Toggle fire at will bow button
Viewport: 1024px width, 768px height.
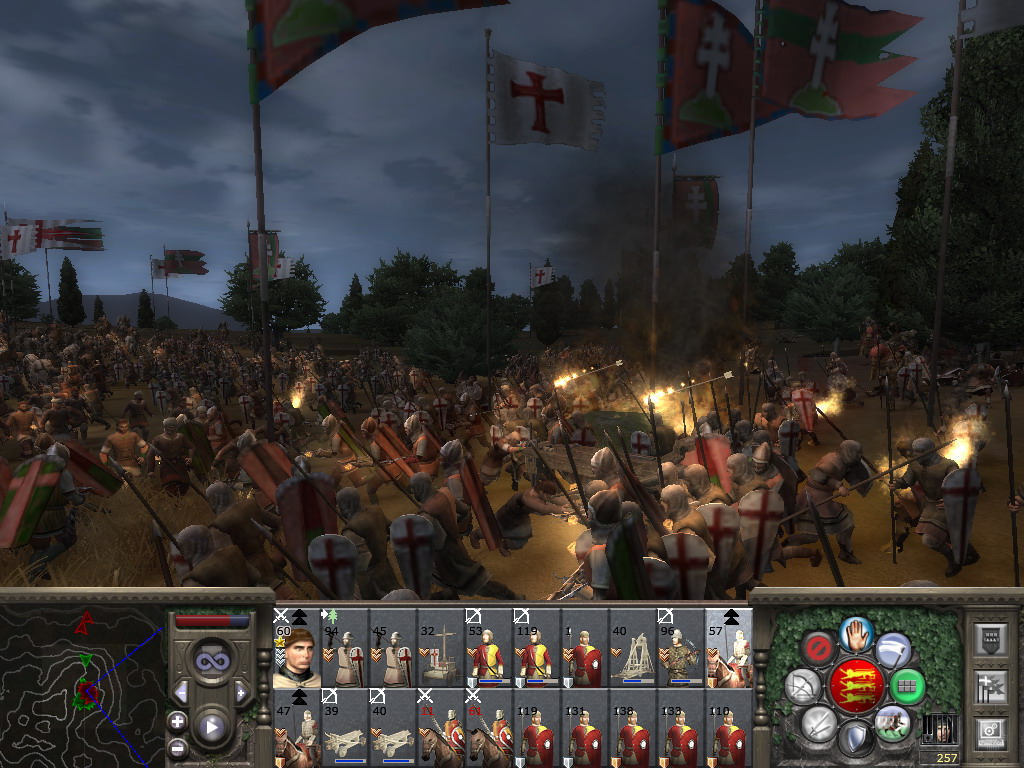pos(802,686)
